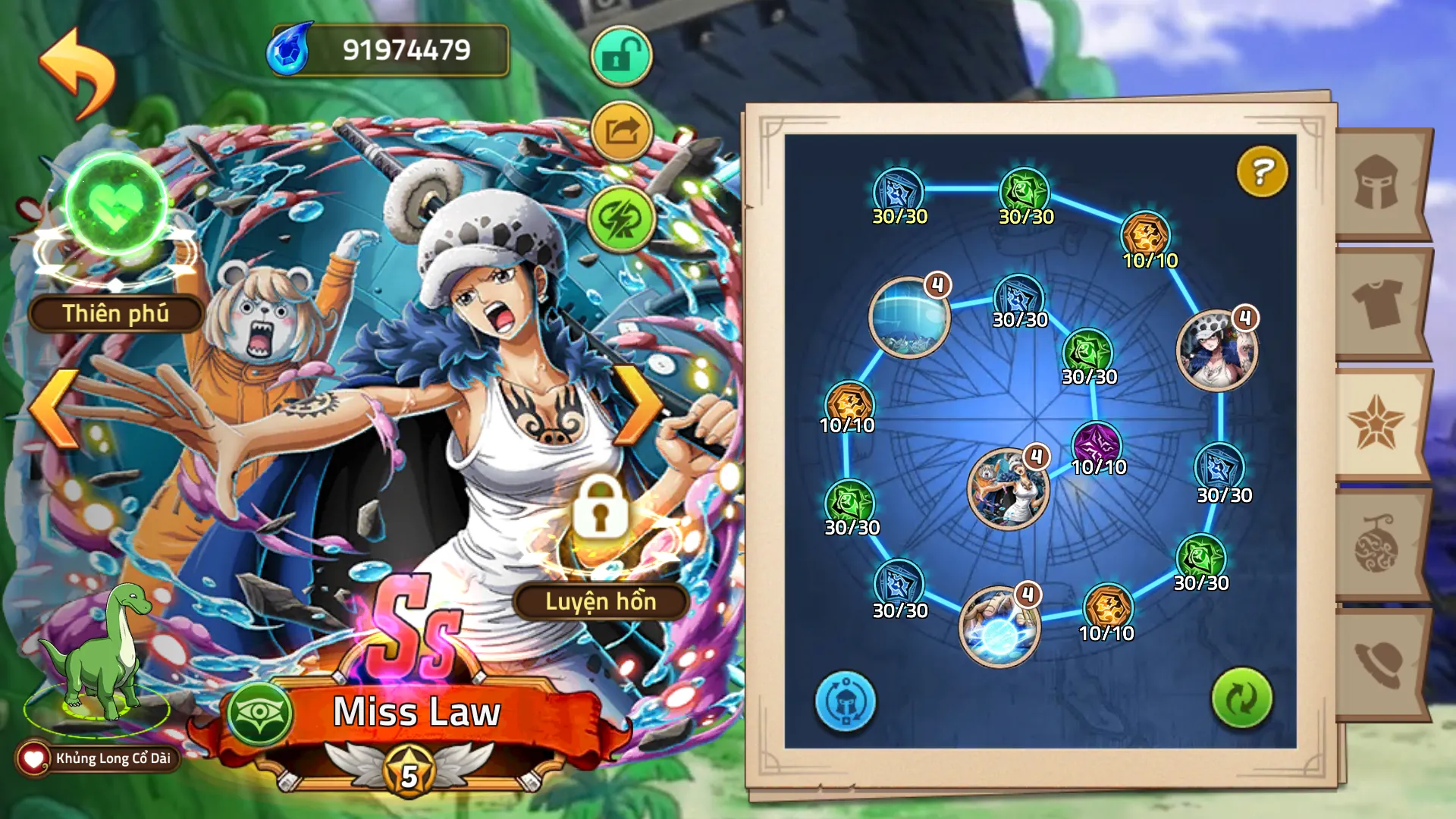This screenshot has height=819, width=1456.
Task: Open the help question mark in the rune panel
Action: coord(1260,172)
